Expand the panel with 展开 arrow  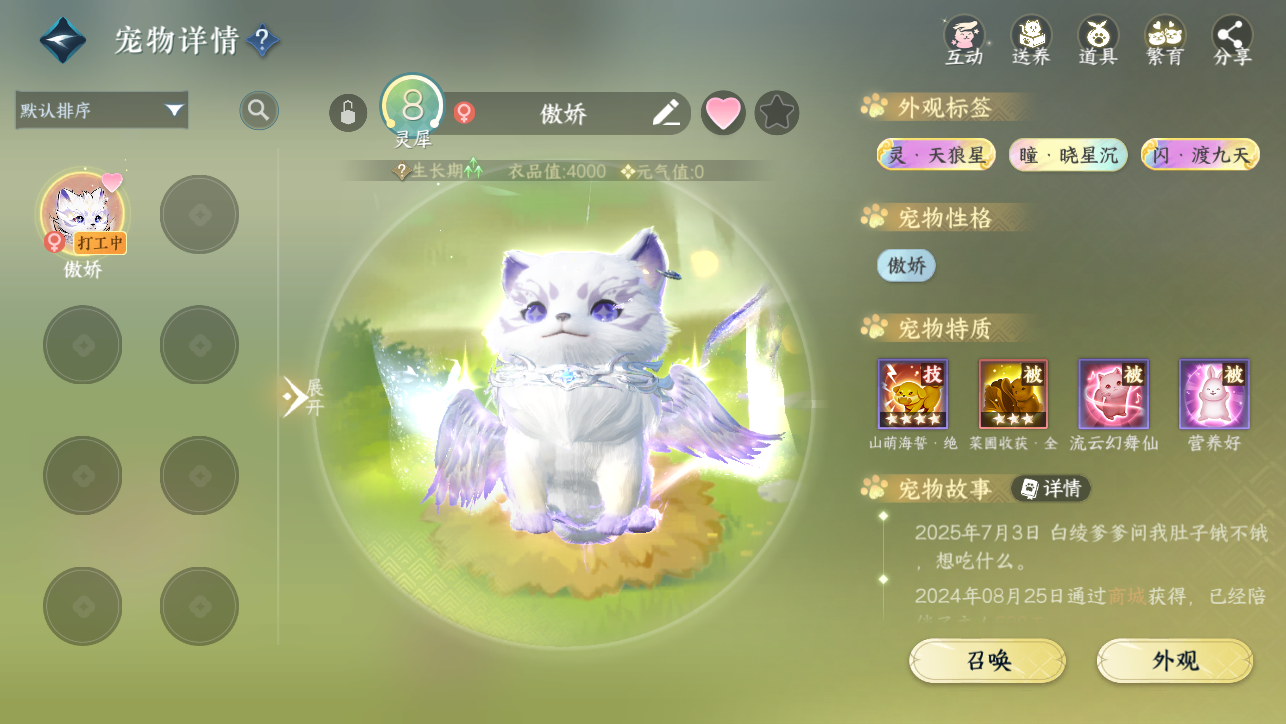tap(300, 397)
